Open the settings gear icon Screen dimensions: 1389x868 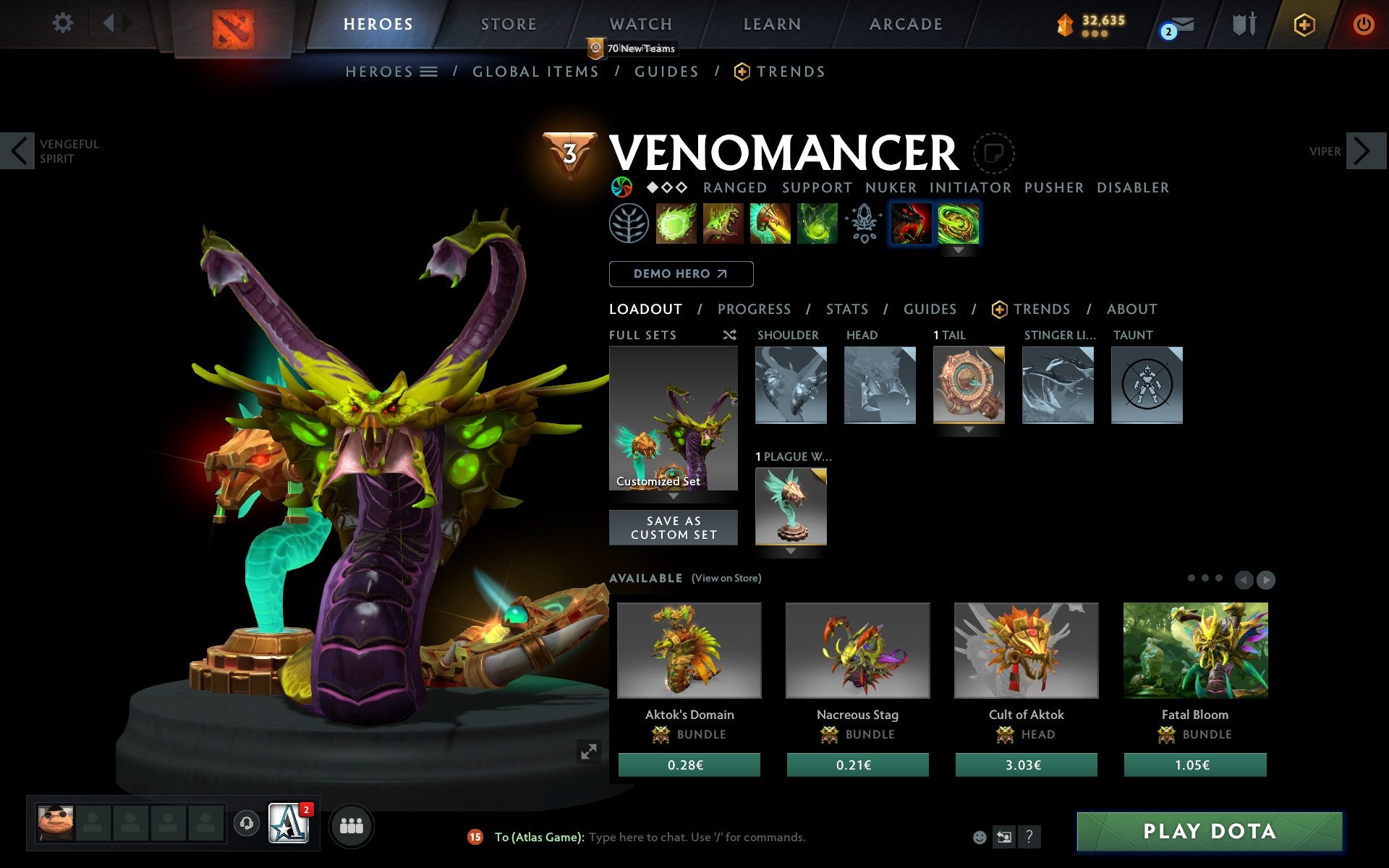[x=64, y=22]
